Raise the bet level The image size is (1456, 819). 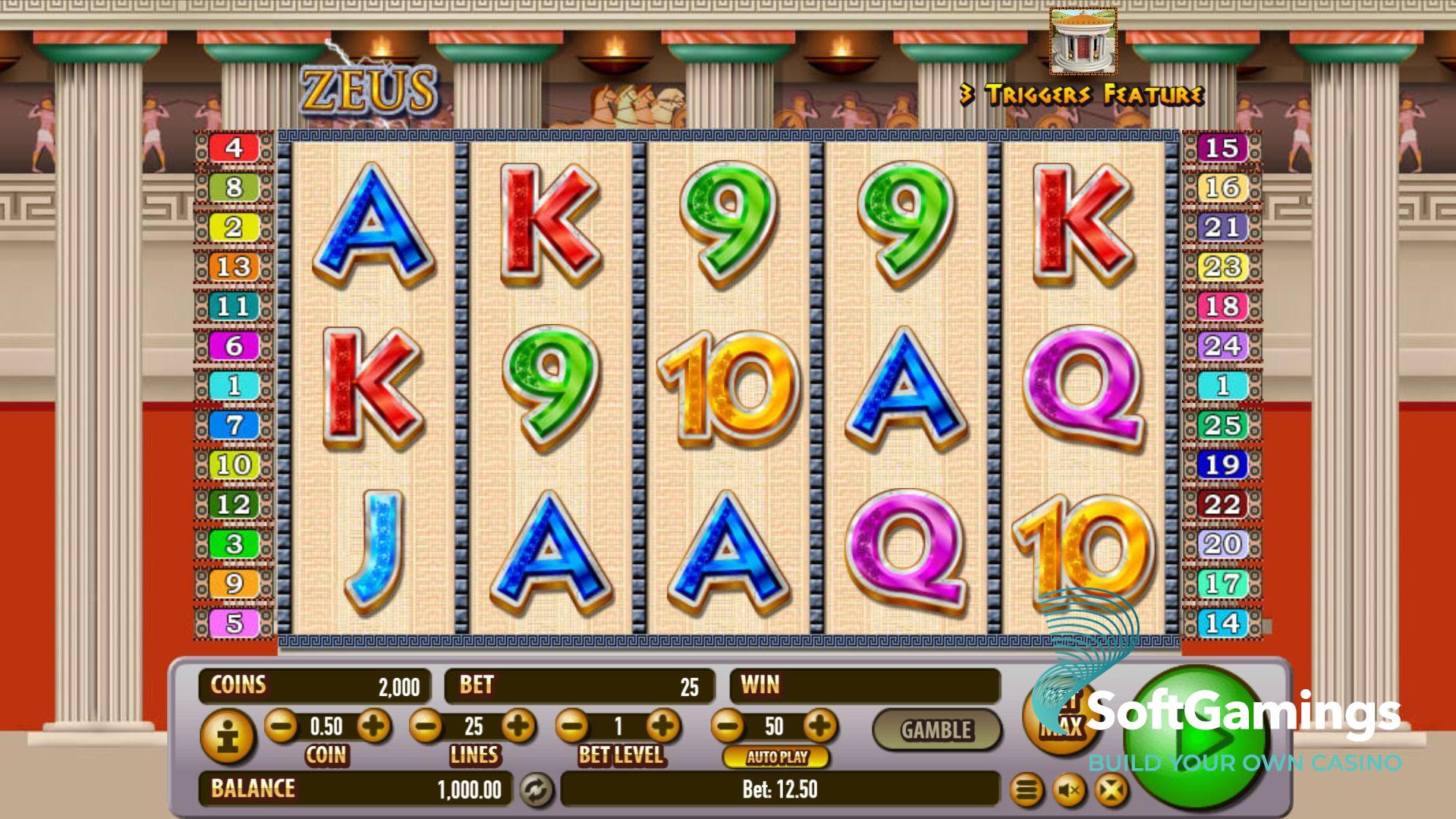(664, 726)
